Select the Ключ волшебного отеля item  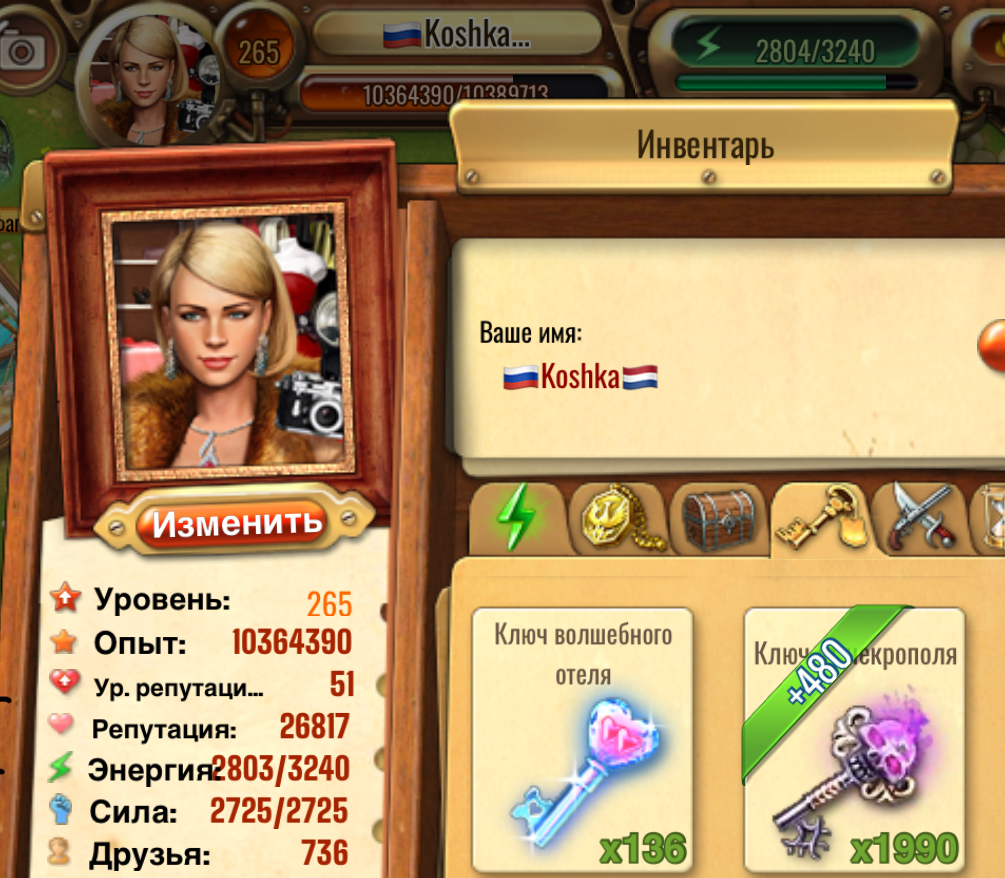coord(582,740)
